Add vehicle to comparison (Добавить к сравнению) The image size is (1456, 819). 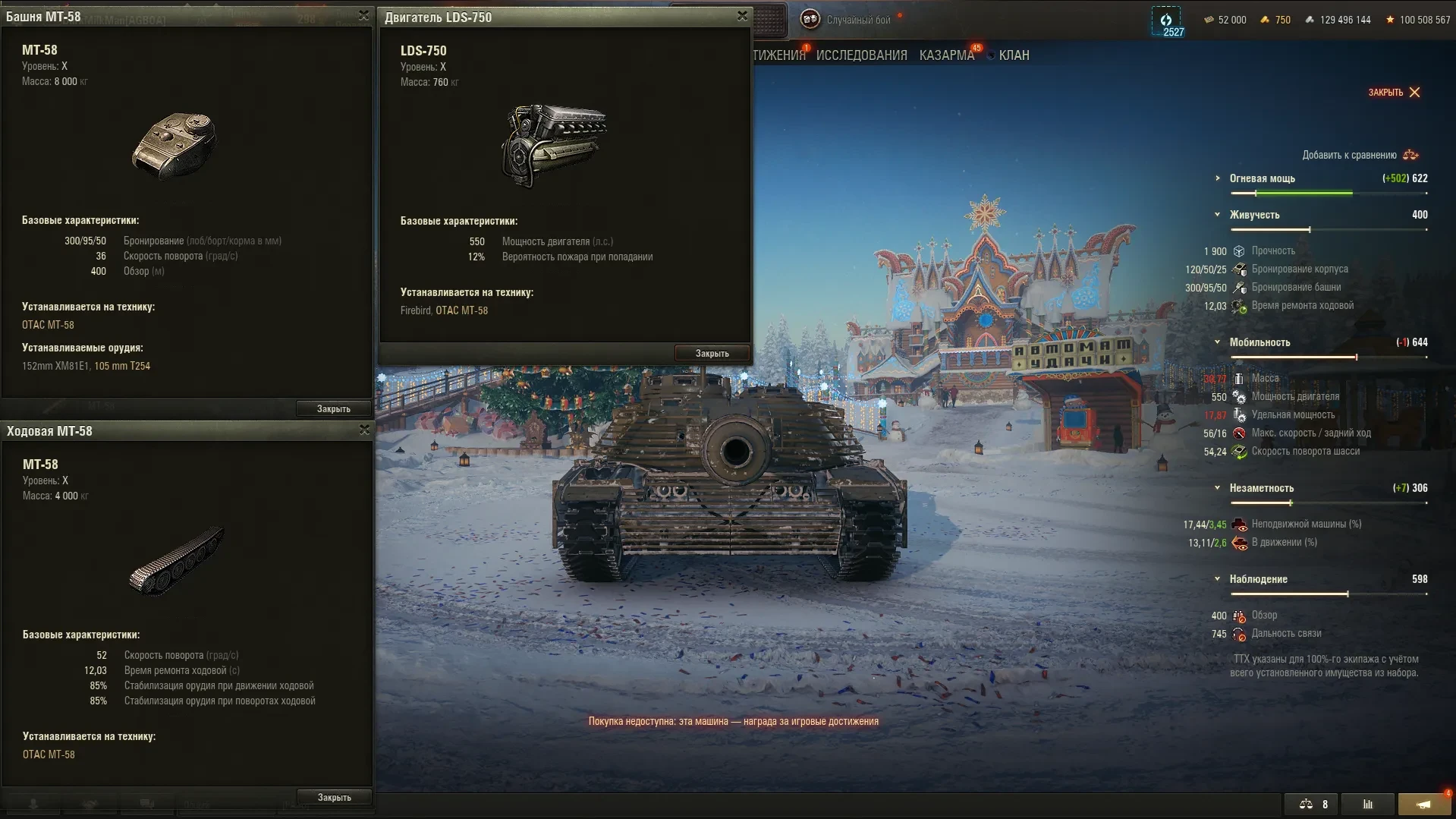(1360, 155)
